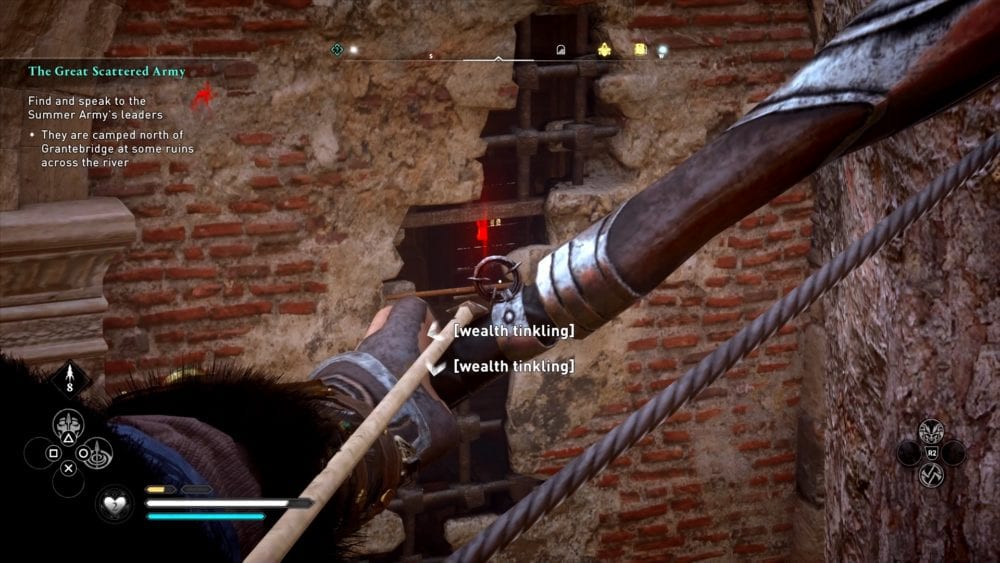Select the white doorway marker on the compass
The height and width of the screenshot is (563, 1000).
tap(561, 49)
